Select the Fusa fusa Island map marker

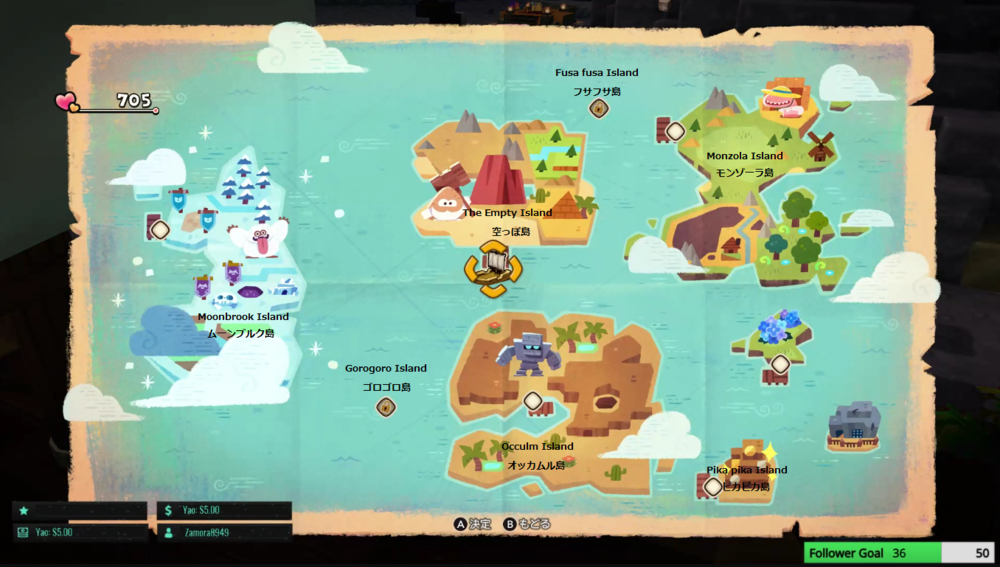tap(599, 108)
